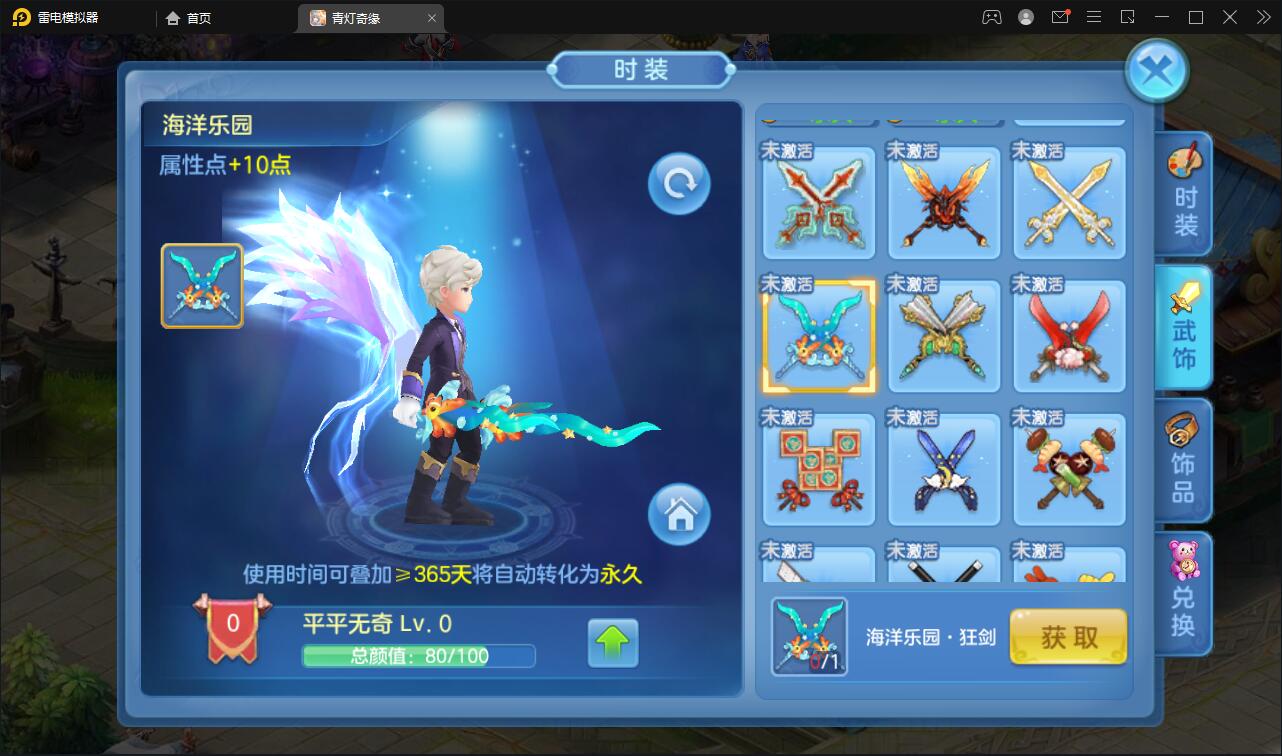The image size is (1282, 756).
Task: Click the equipped 海洋乐园 weapon thumbnail showing 0/1
Action: tap(808, 637)
